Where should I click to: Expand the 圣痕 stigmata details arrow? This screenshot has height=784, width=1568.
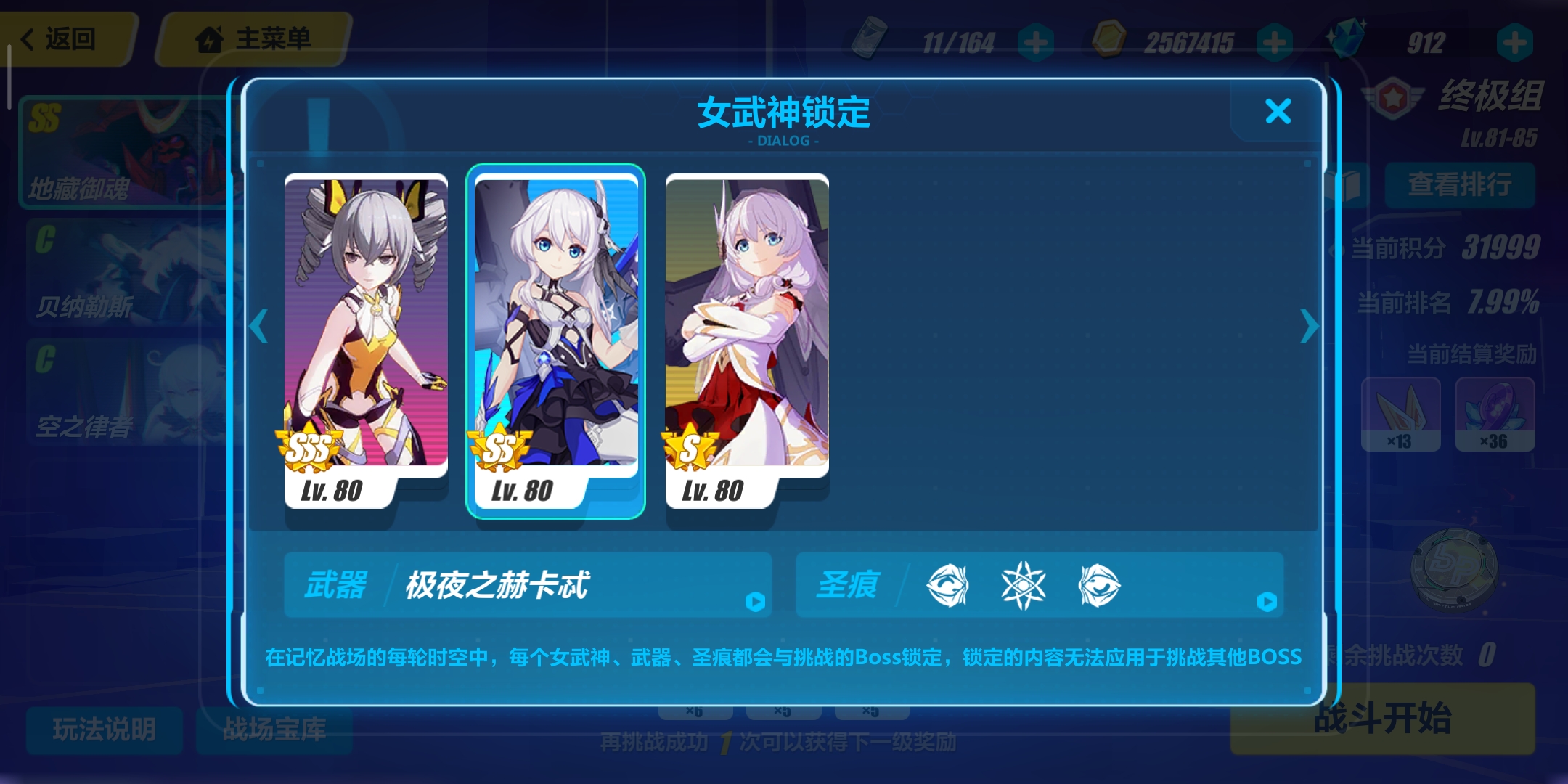coord(1267,600)
